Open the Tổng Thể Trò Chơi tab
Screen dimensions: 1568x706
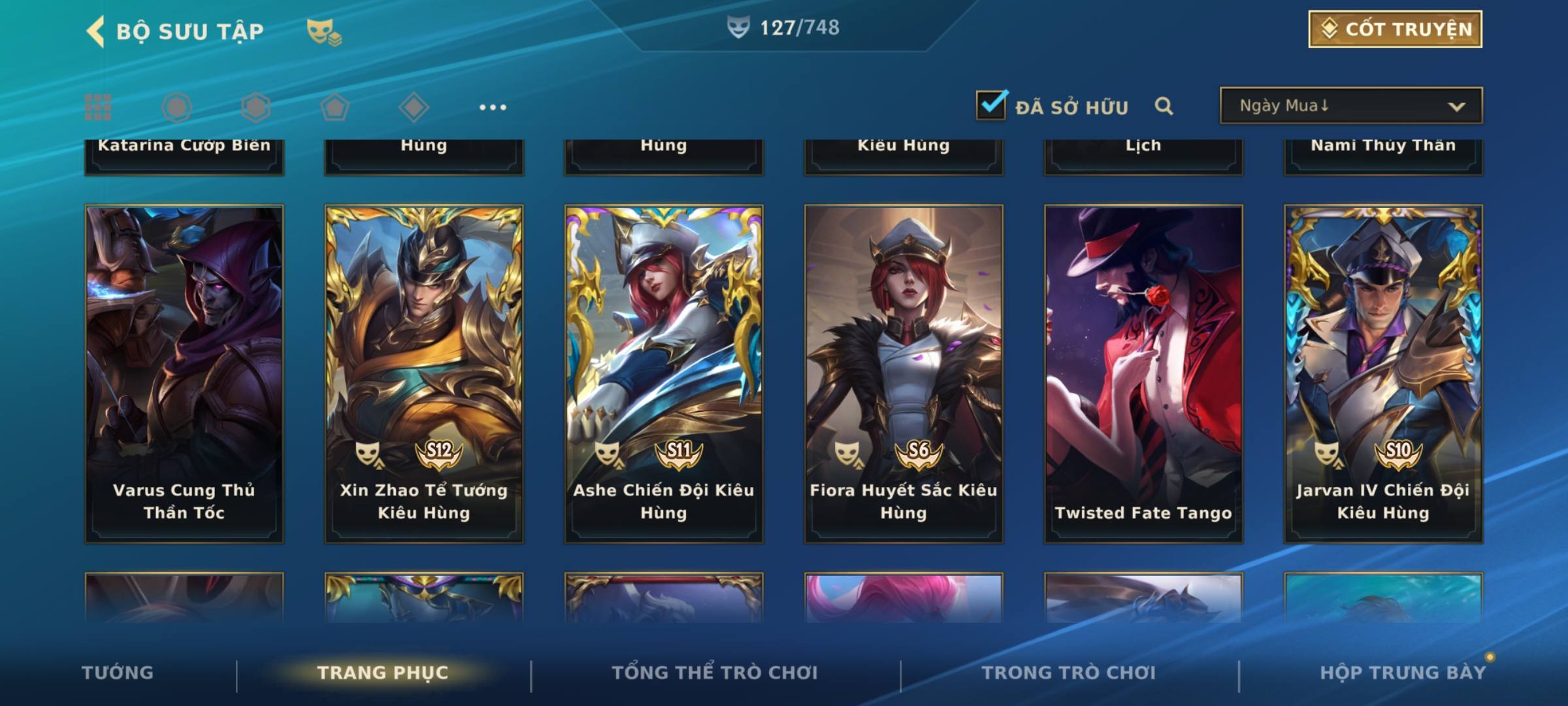pos(715,673)
